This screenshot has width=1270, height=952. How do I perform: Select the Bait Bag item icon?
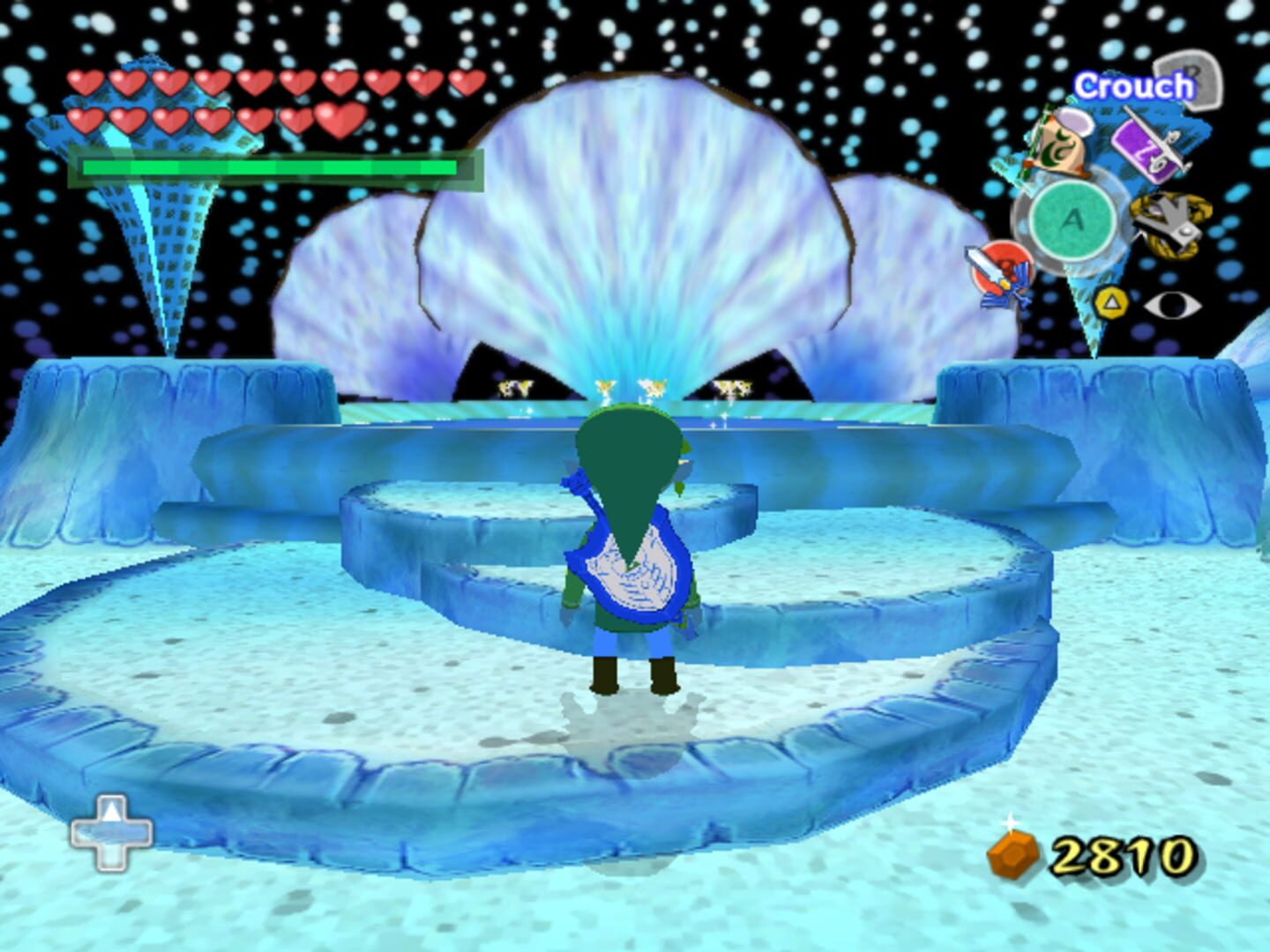pyautogui.click(x=1058, y=144)
